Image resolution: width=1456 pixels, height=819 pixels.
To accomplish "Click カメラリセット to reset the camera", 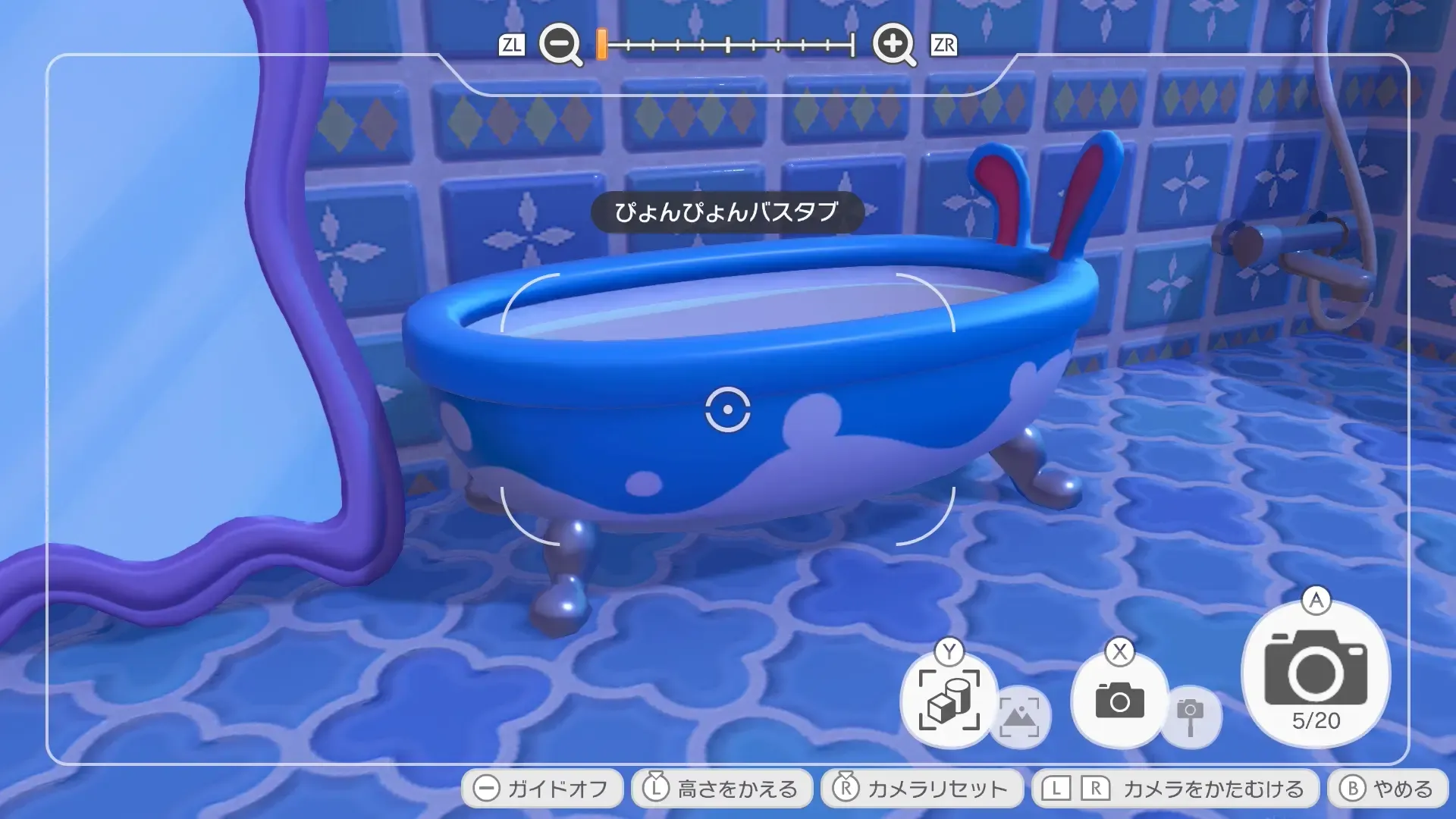I will [x=921, y=787].
